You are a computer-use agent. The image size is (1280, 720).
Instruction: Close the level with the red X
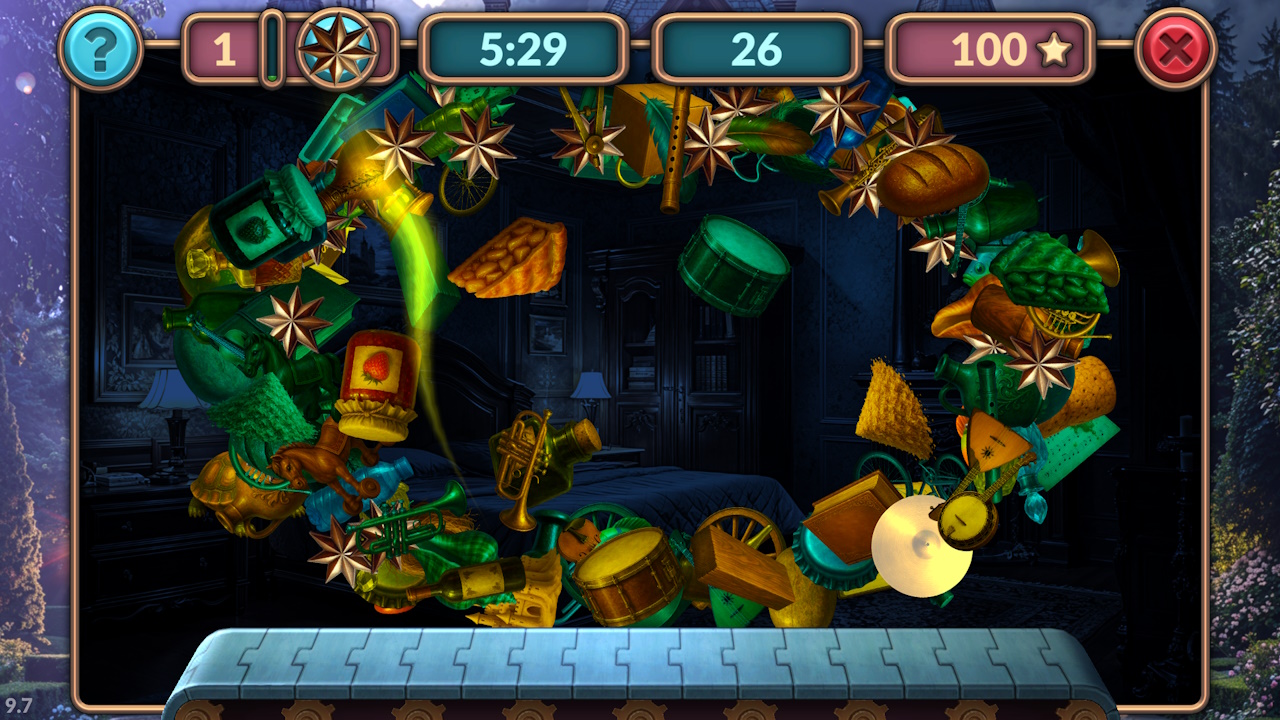(1176, 48)
